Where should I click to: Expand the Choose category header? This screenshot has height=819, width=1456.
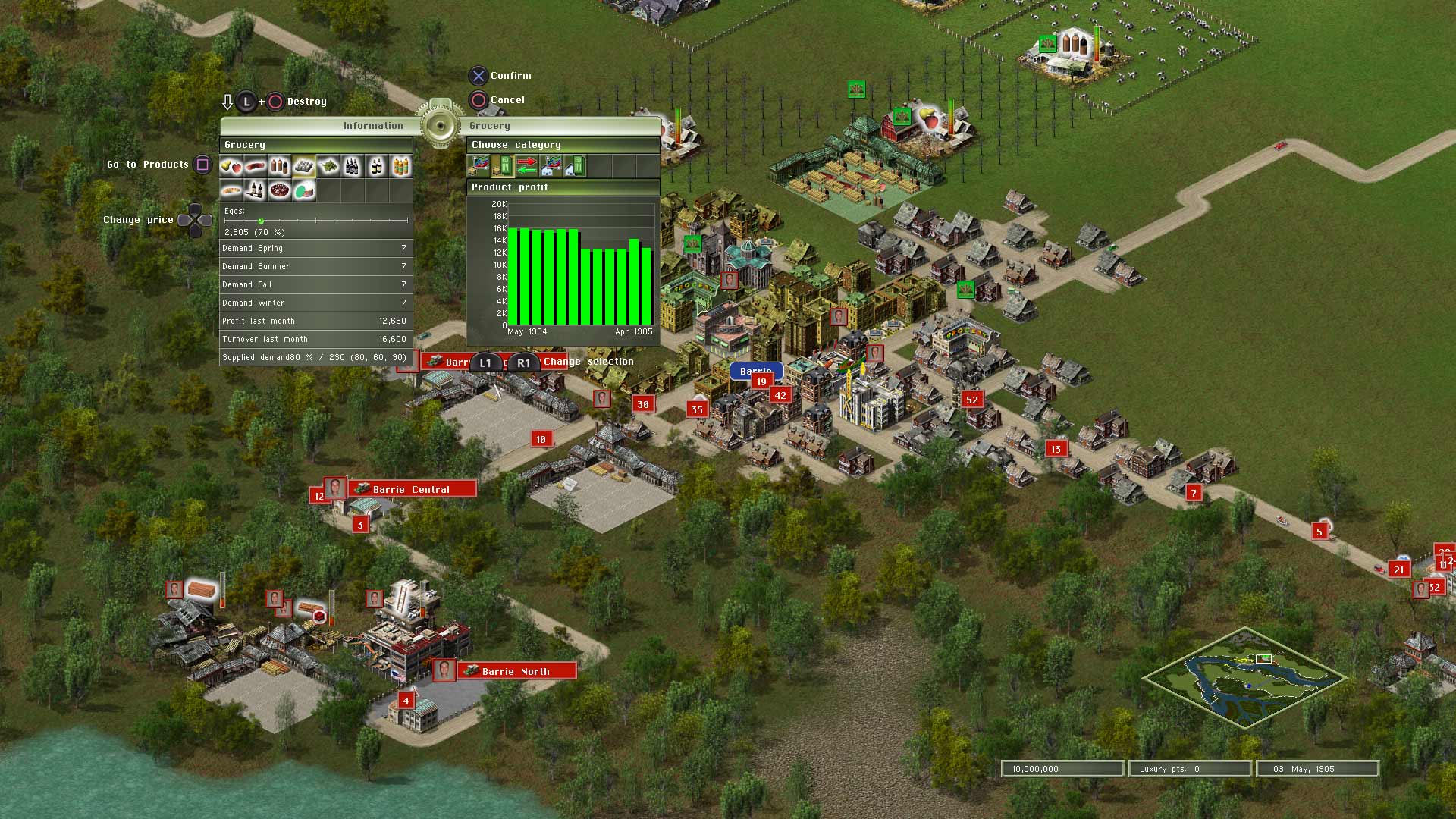pyautogui.click(x=562, y=144)
